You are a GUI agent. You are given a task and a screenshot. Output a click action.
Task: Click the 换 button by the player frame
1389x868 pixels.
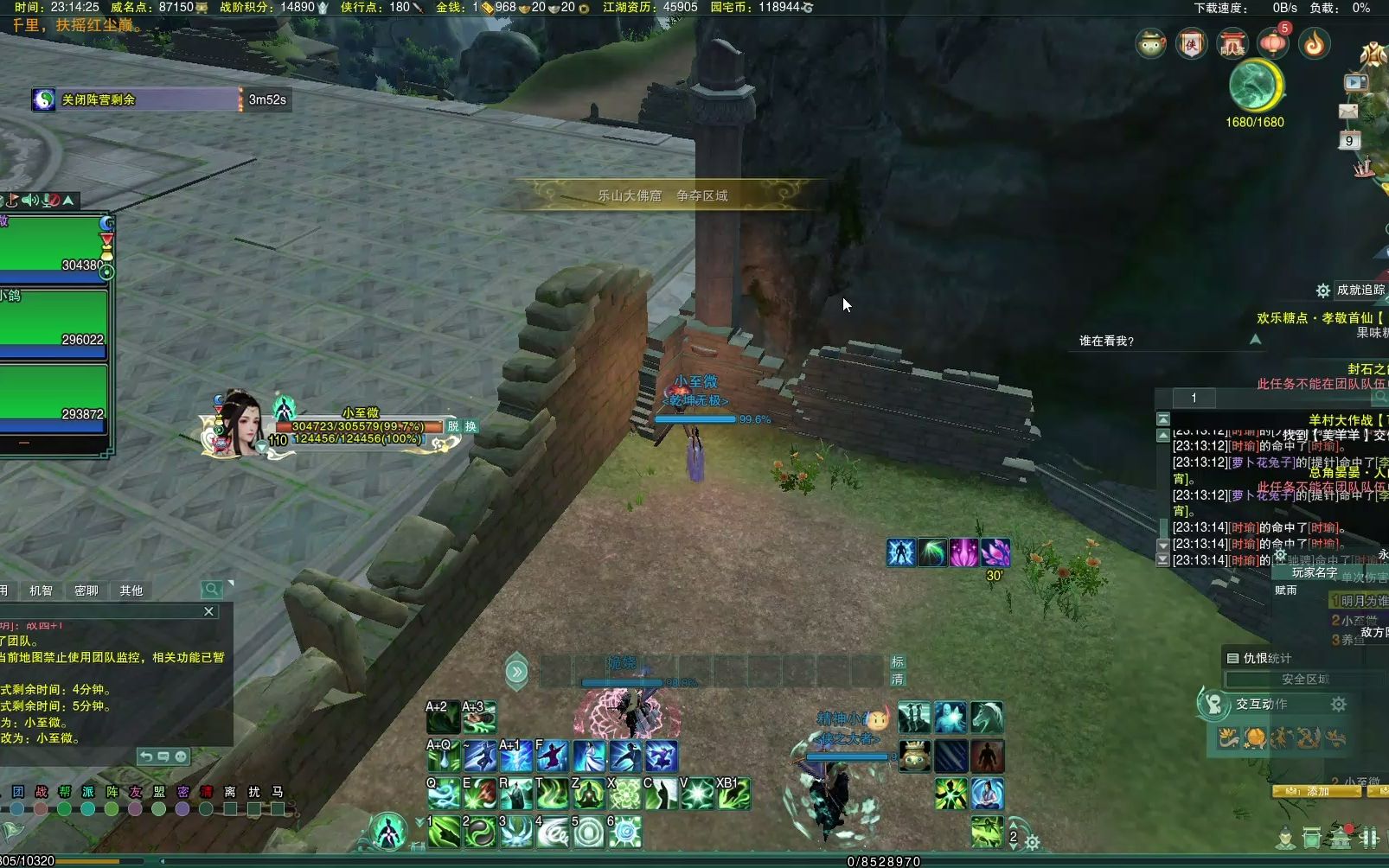[x=470, y=426]
